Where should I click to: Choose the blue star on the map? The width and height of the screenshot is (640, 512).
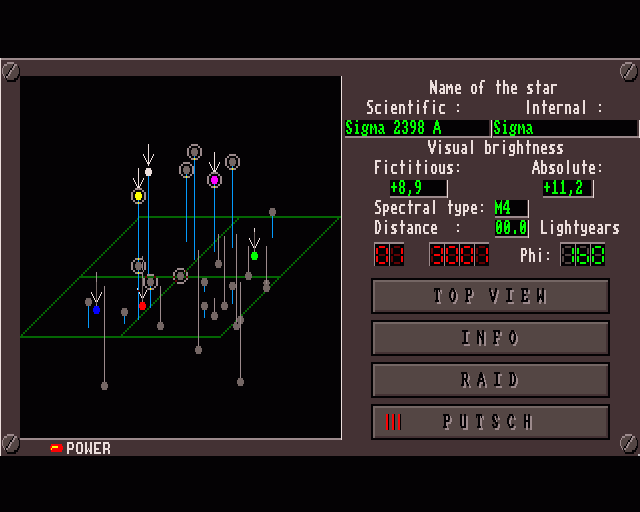tap(96, 310)
